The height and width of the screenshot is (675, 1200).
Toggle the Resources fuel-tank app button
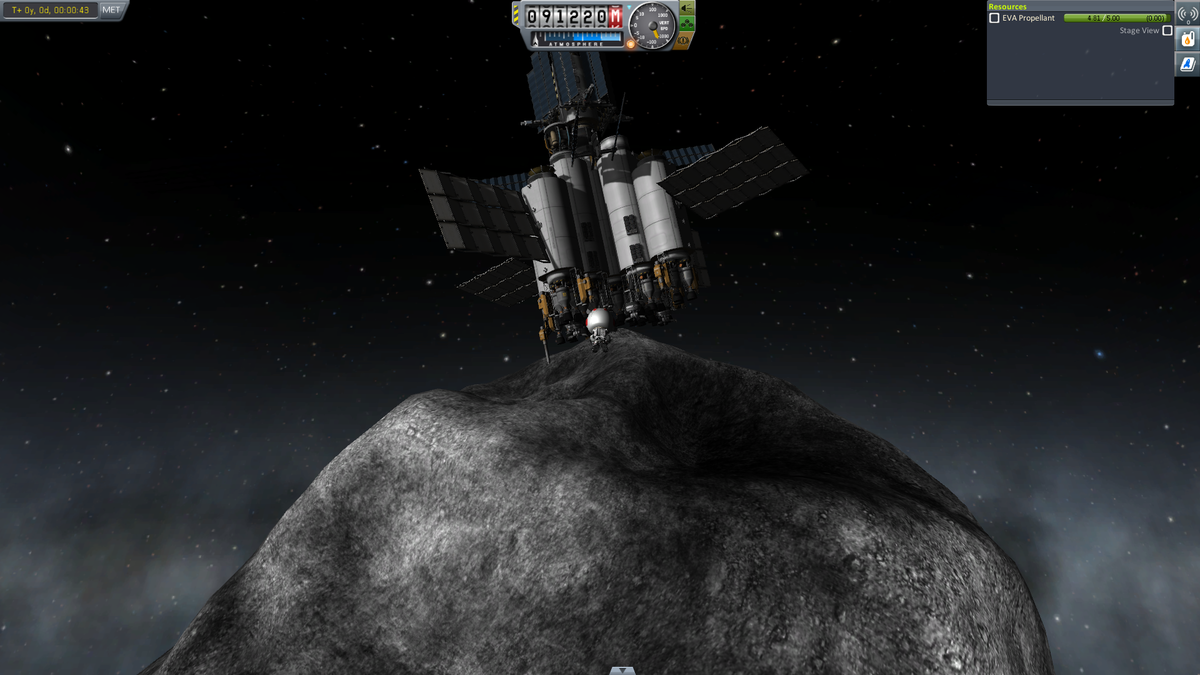(1188, 39)
